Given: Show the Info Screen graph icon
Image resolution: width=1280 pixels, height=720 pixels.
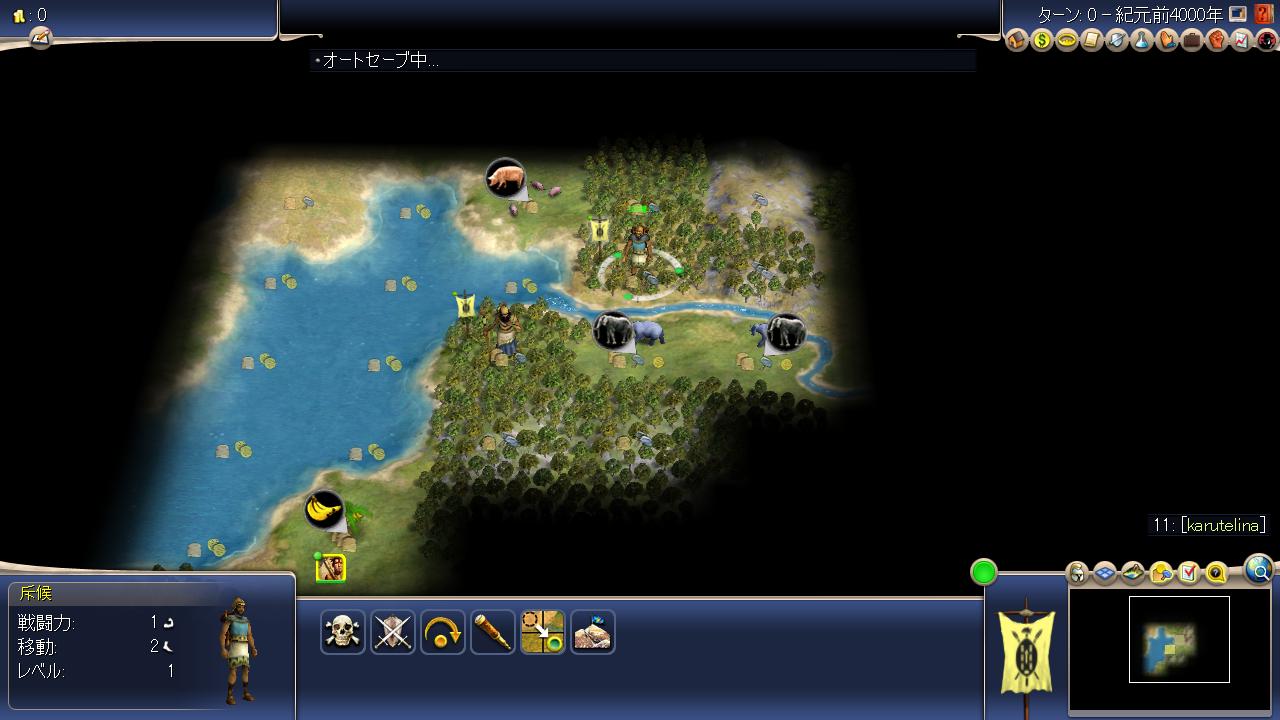Looking at the screenshot, I should click(1242, 41).
